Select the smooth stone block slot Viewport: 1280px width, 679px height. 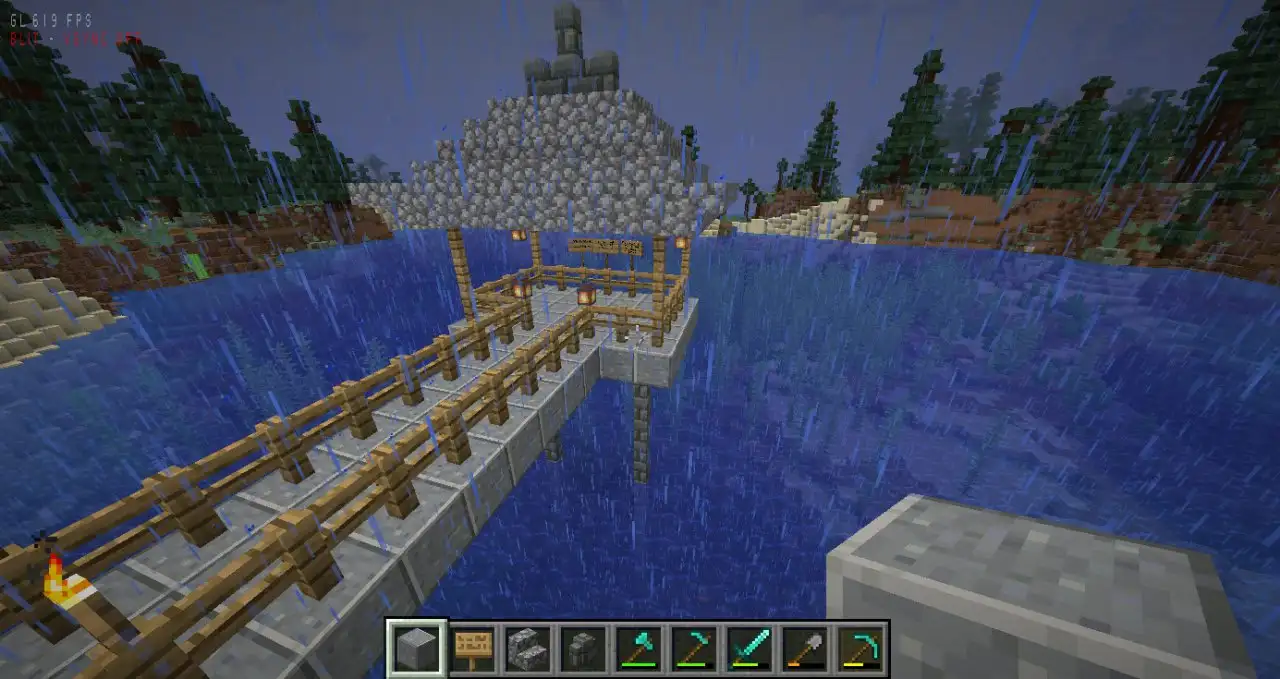tap(416, 648)
